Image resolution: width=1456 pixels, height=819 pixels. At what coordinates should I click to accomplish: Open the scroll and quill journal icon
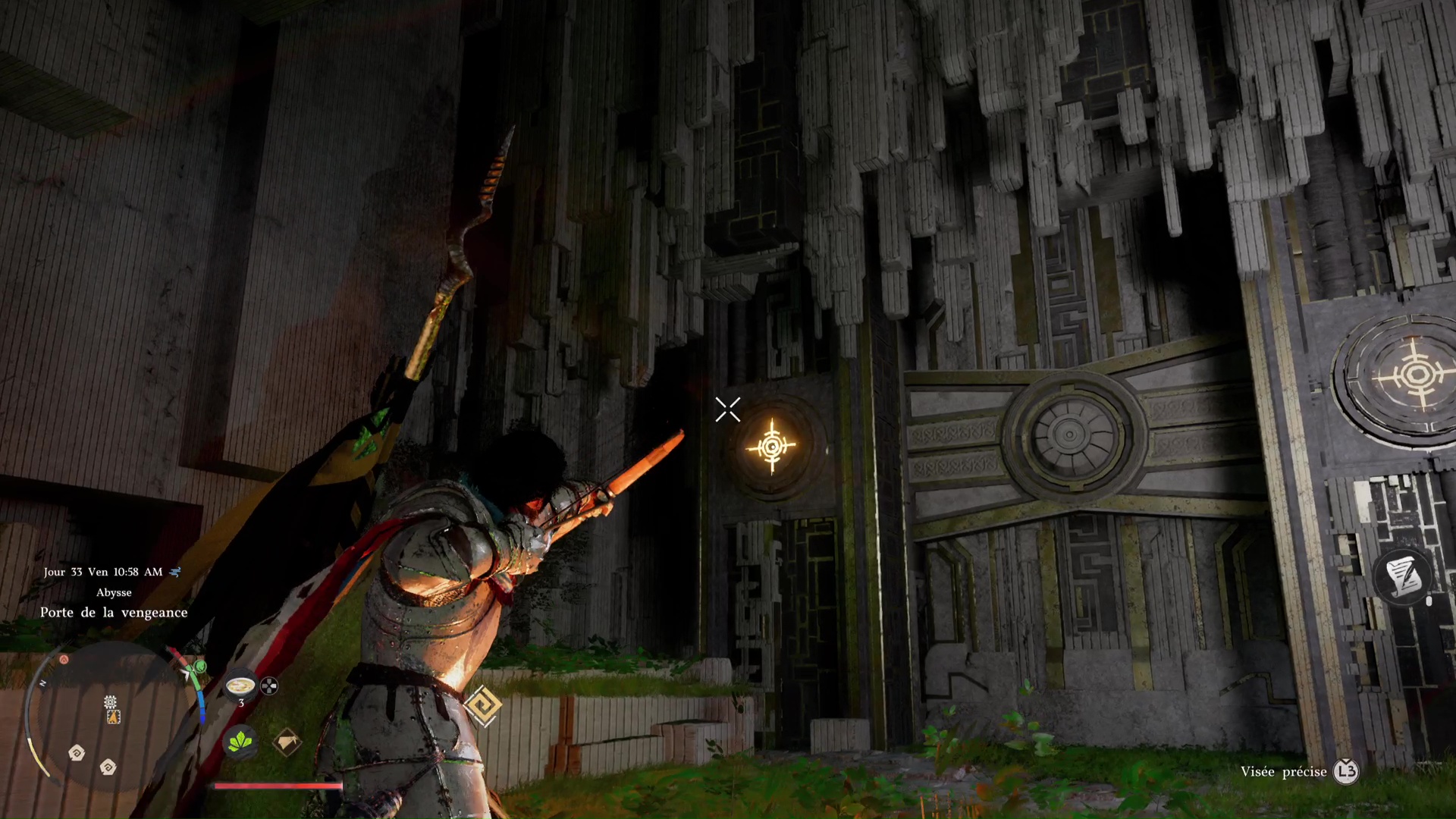1401,578
